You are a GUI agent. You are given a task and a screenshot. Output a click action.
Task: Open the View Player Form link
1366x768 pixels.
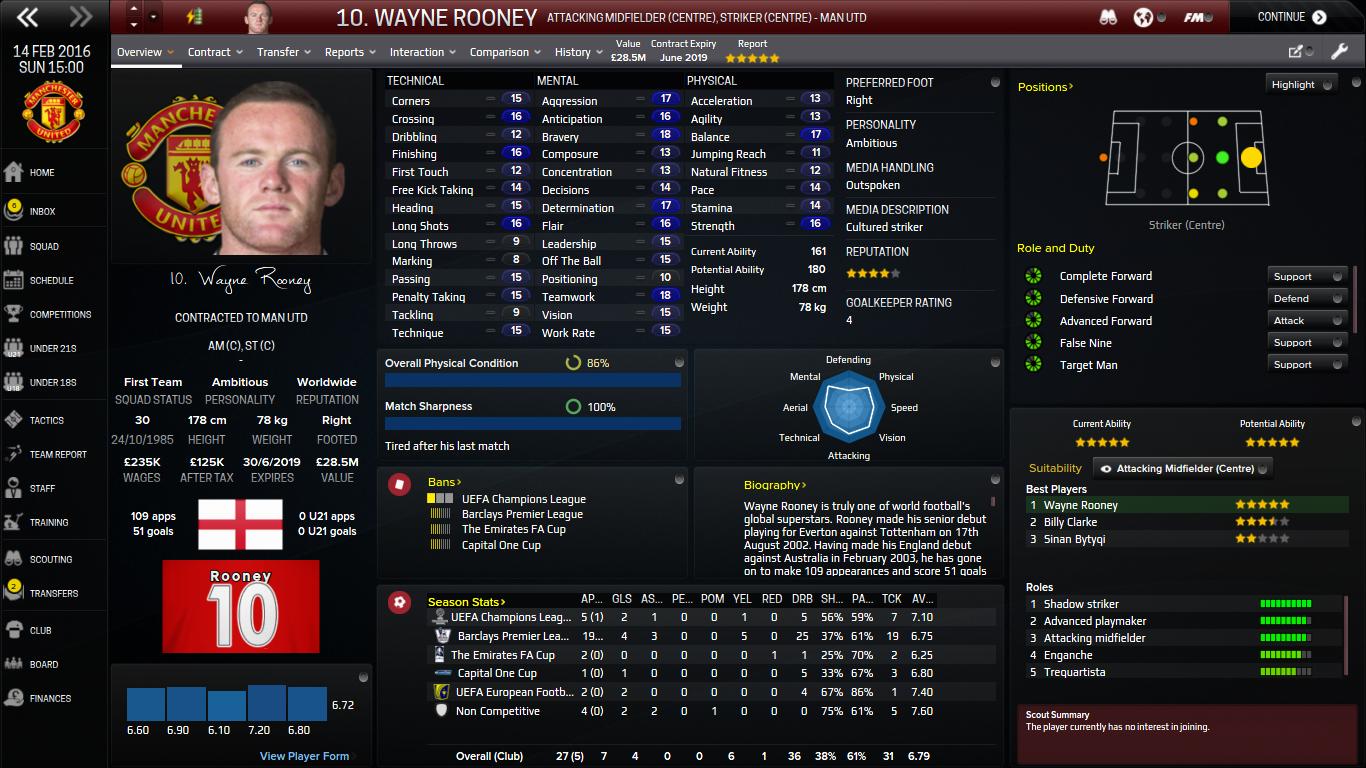(x=303, y=756)
